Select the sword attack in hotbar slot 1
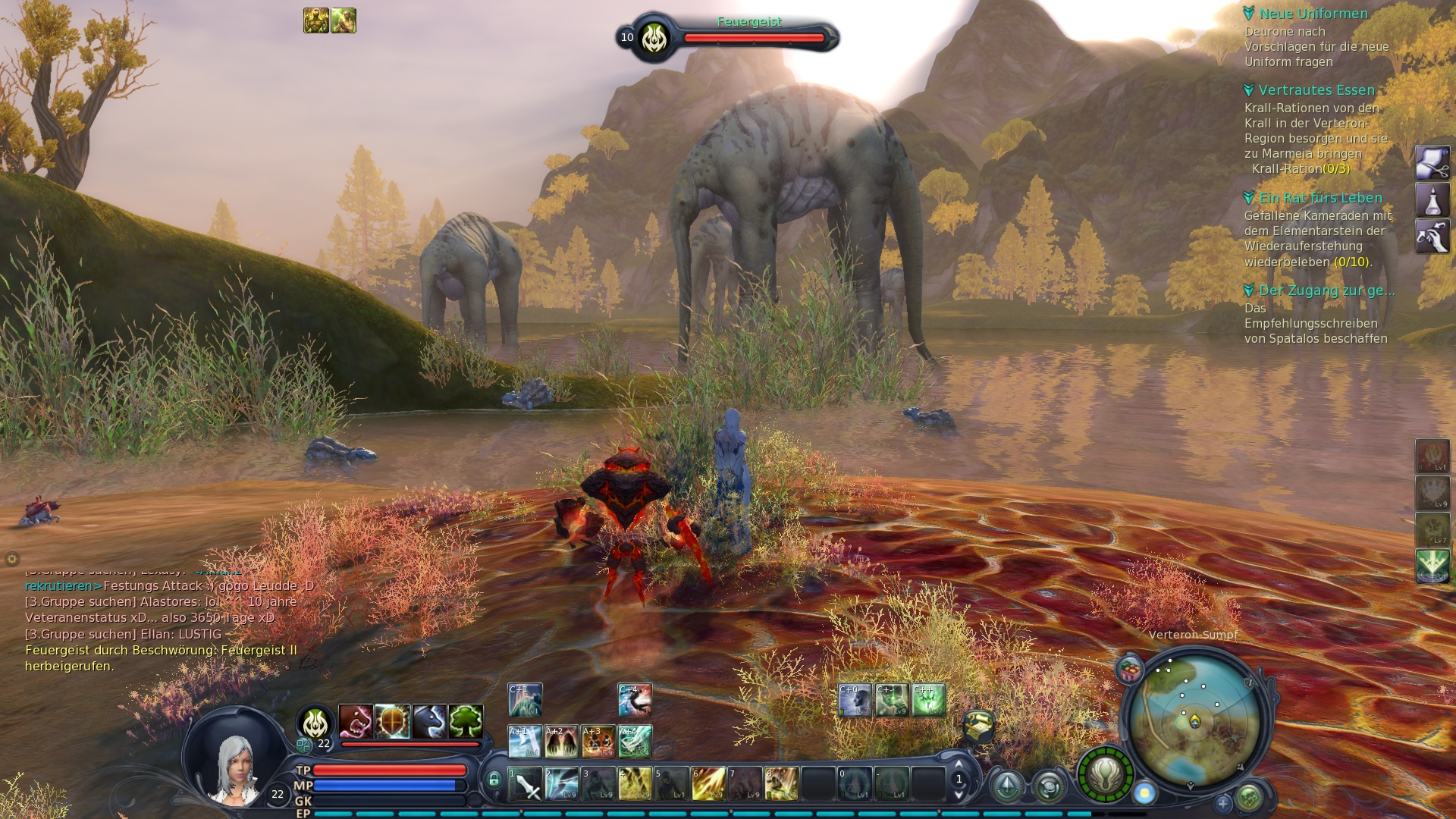 point(525,784)
